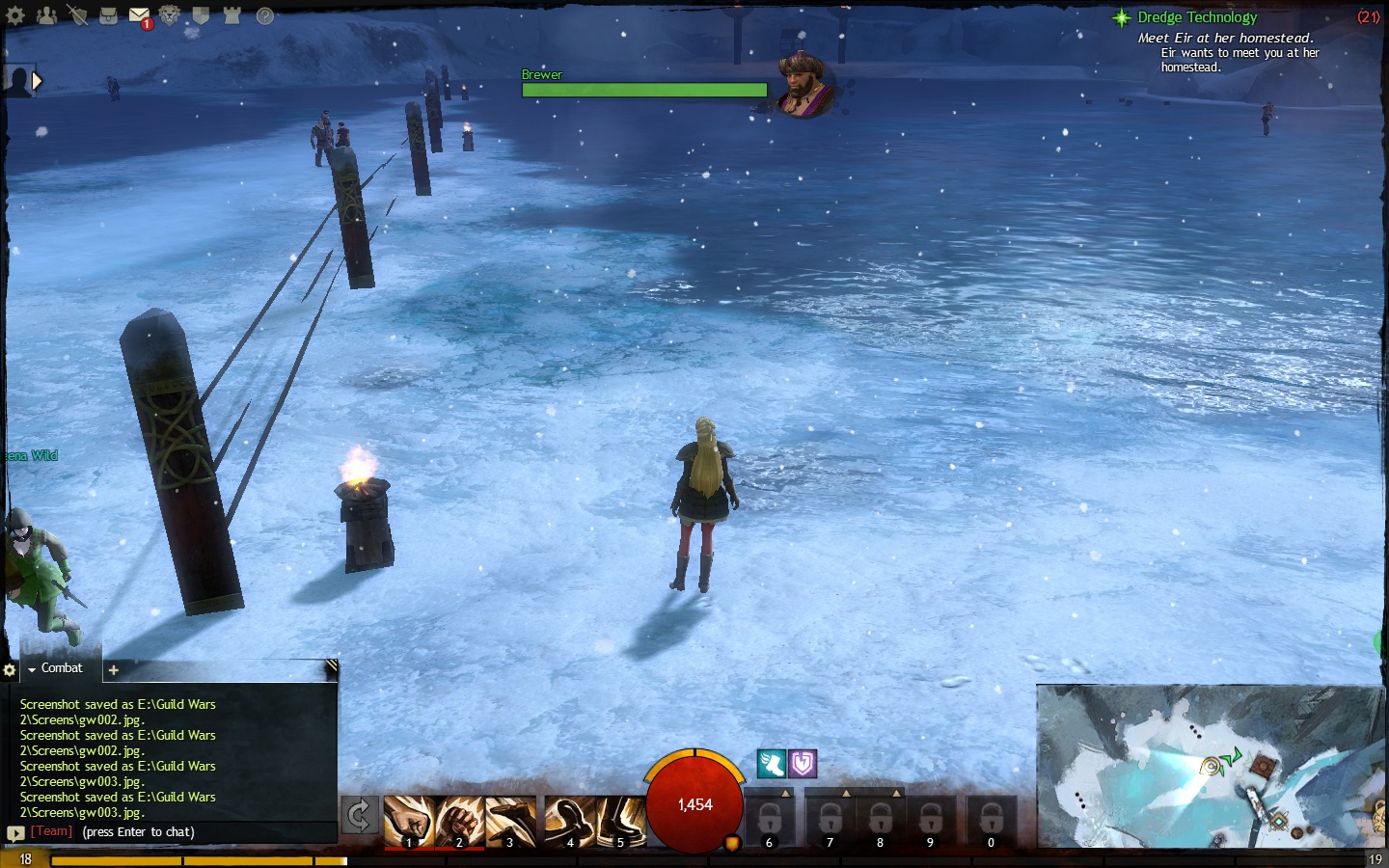Image resolution: width=1389 pixels, height=868 pixels.
Task: Open the inventory bag icon
Action: pos(108,15)
